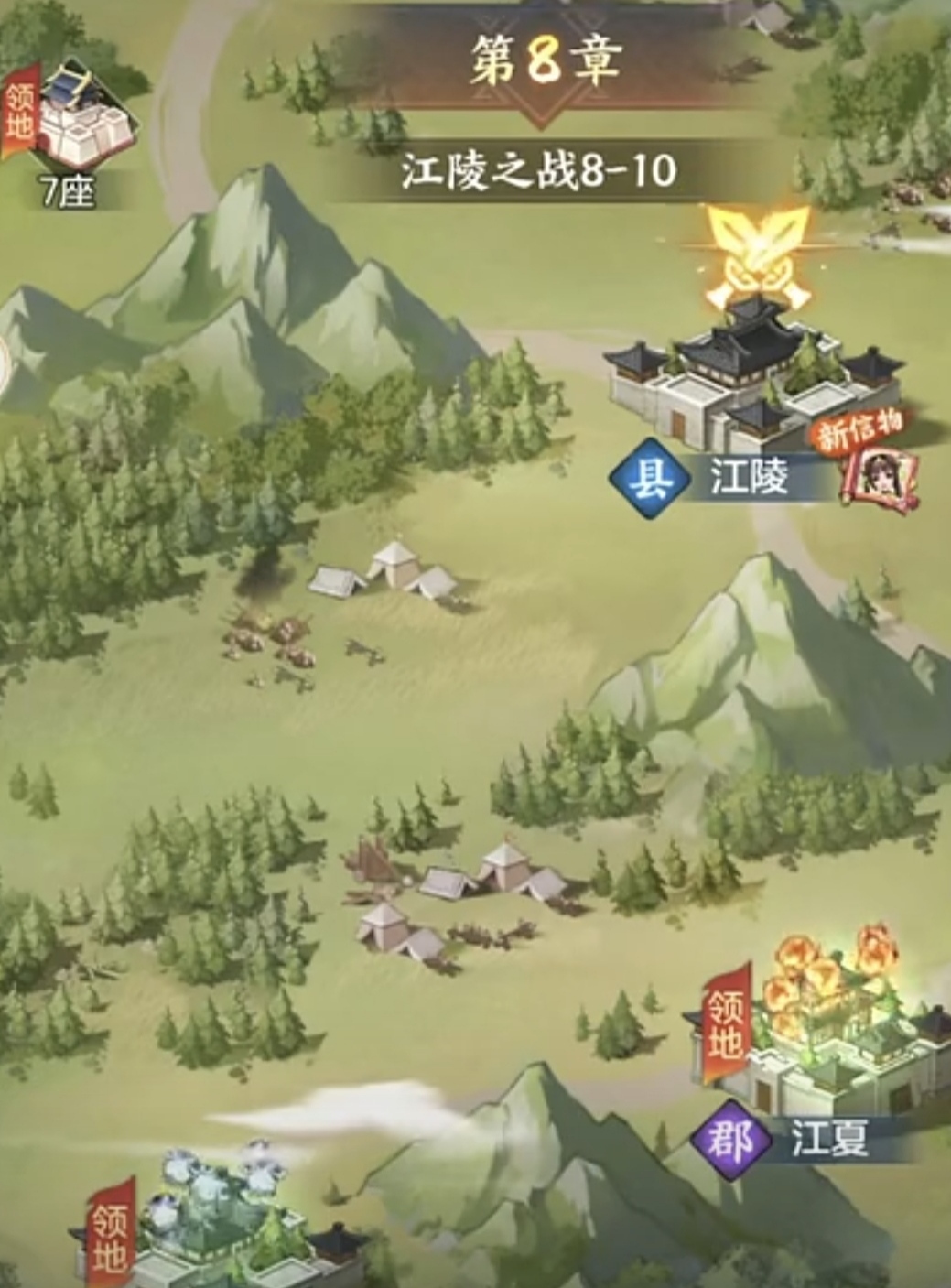
Task: Open the 第8章 chapter header
Action: point(547,63)
